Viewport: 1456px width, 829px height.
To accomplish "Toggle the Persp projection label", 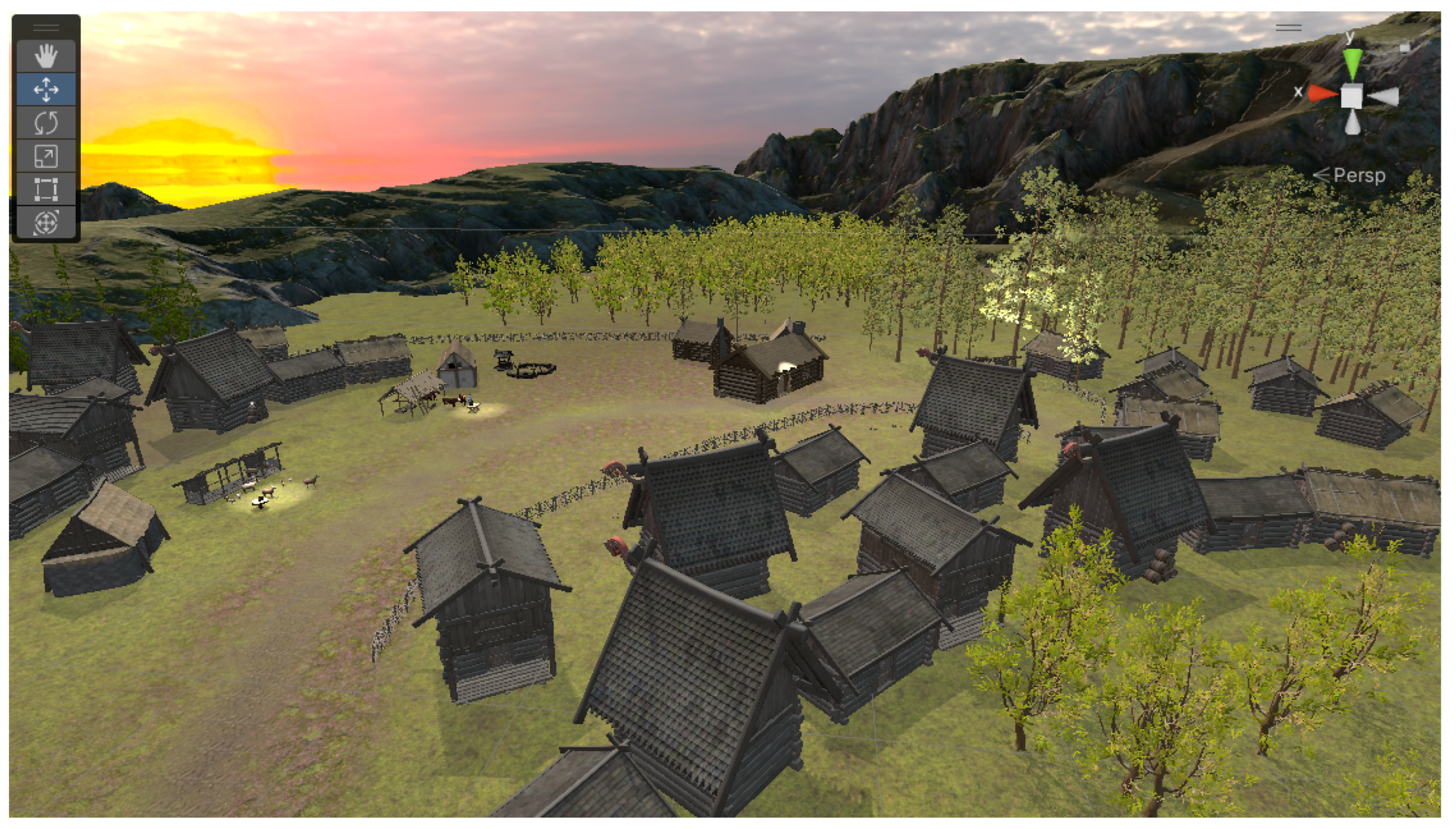I will (x=1358, y=175).
